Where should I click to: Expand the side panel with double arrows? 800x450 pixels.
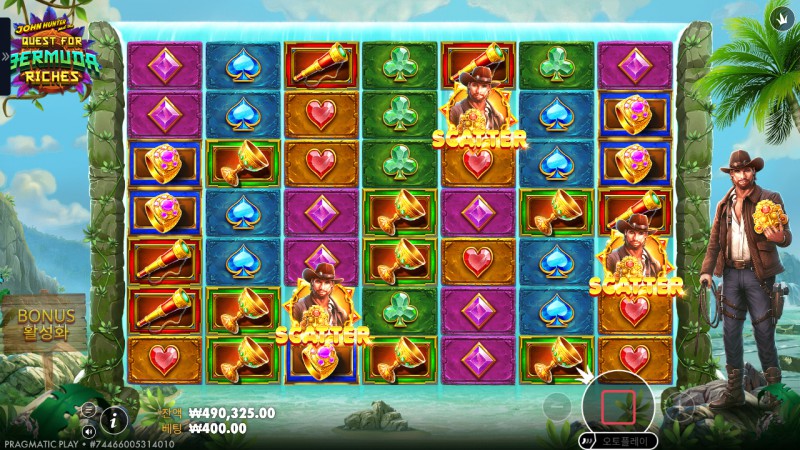tap(5, 56)
